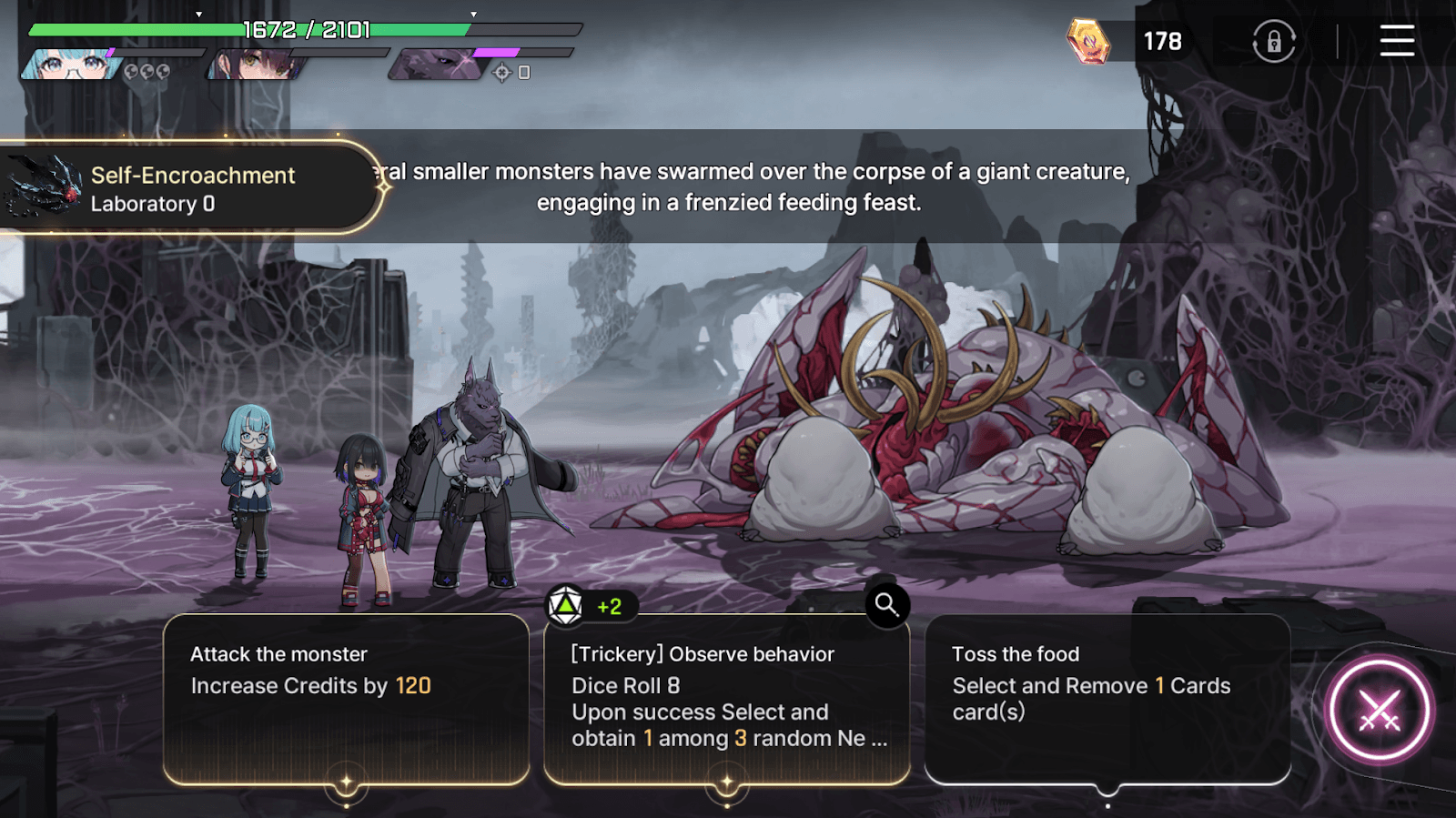Image resolution: width=1456 pixels, height=818 pixels.
Task: Open the magnifying glass detail view
Action: (x=886, y=604)
